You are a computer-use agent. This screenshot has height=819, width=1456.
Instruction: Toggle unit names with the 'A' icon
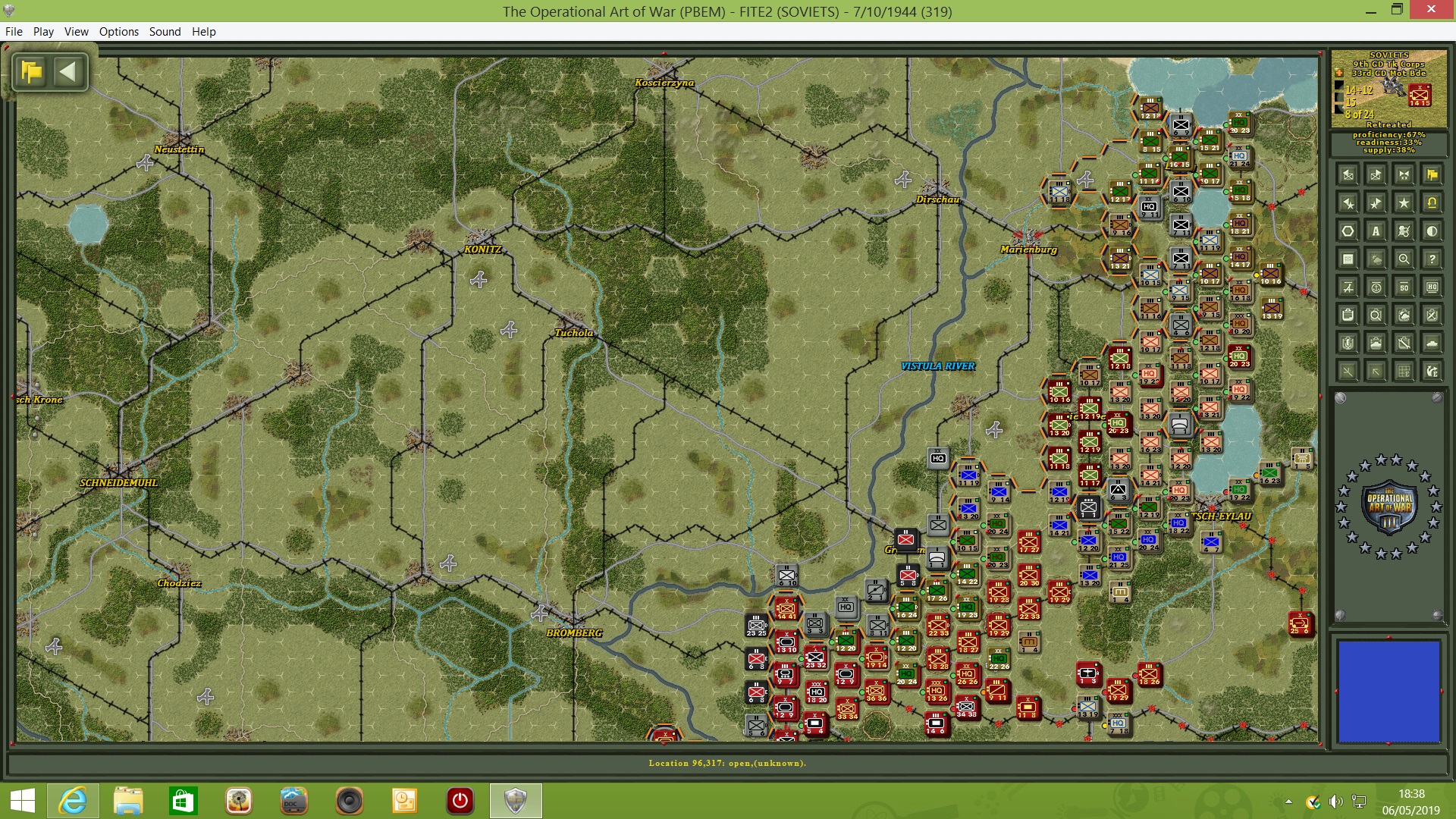(x=1376, y=231)
